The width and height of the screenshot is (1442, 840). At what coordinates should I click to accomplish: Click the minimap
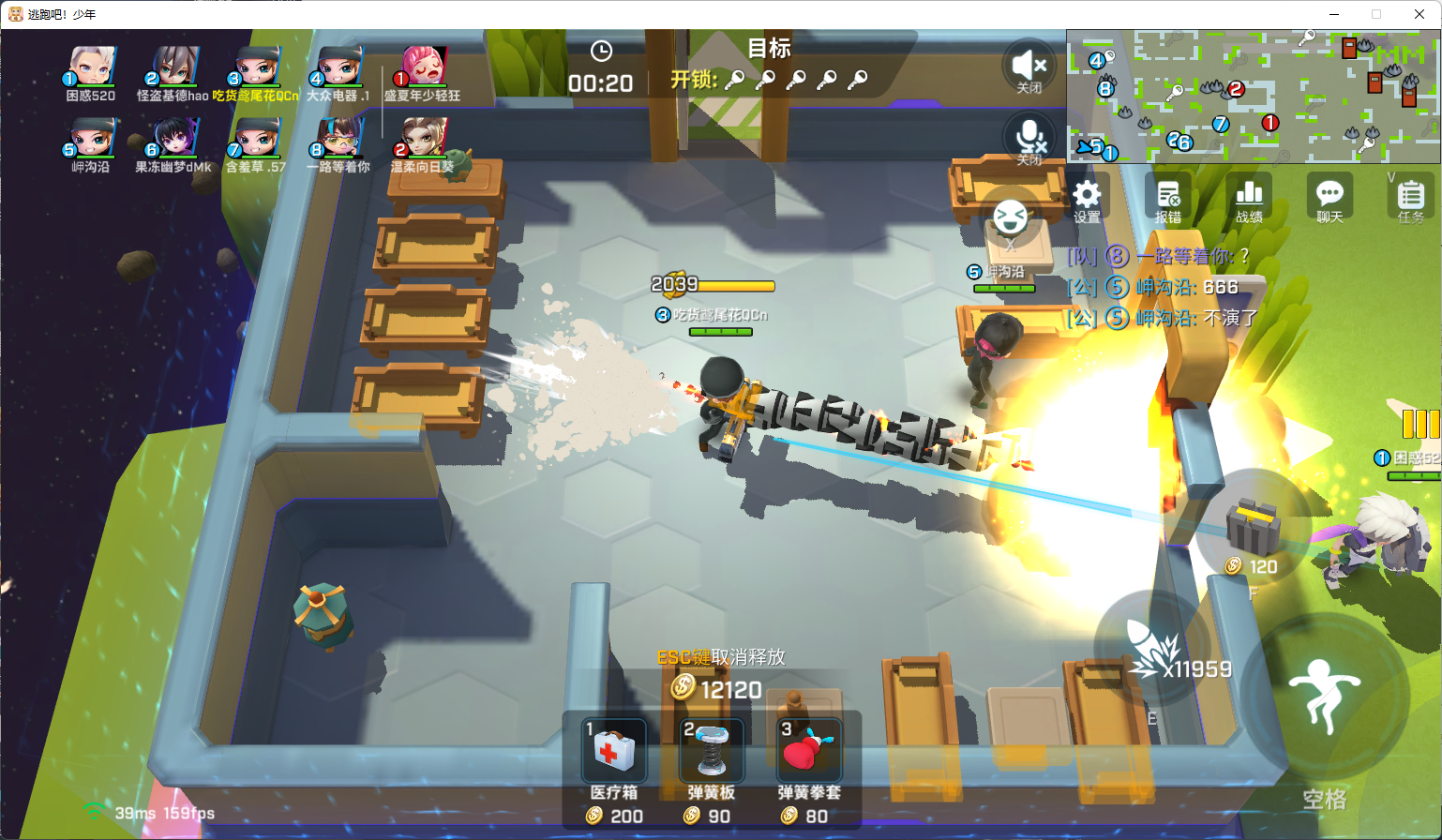pos(1253,96)
